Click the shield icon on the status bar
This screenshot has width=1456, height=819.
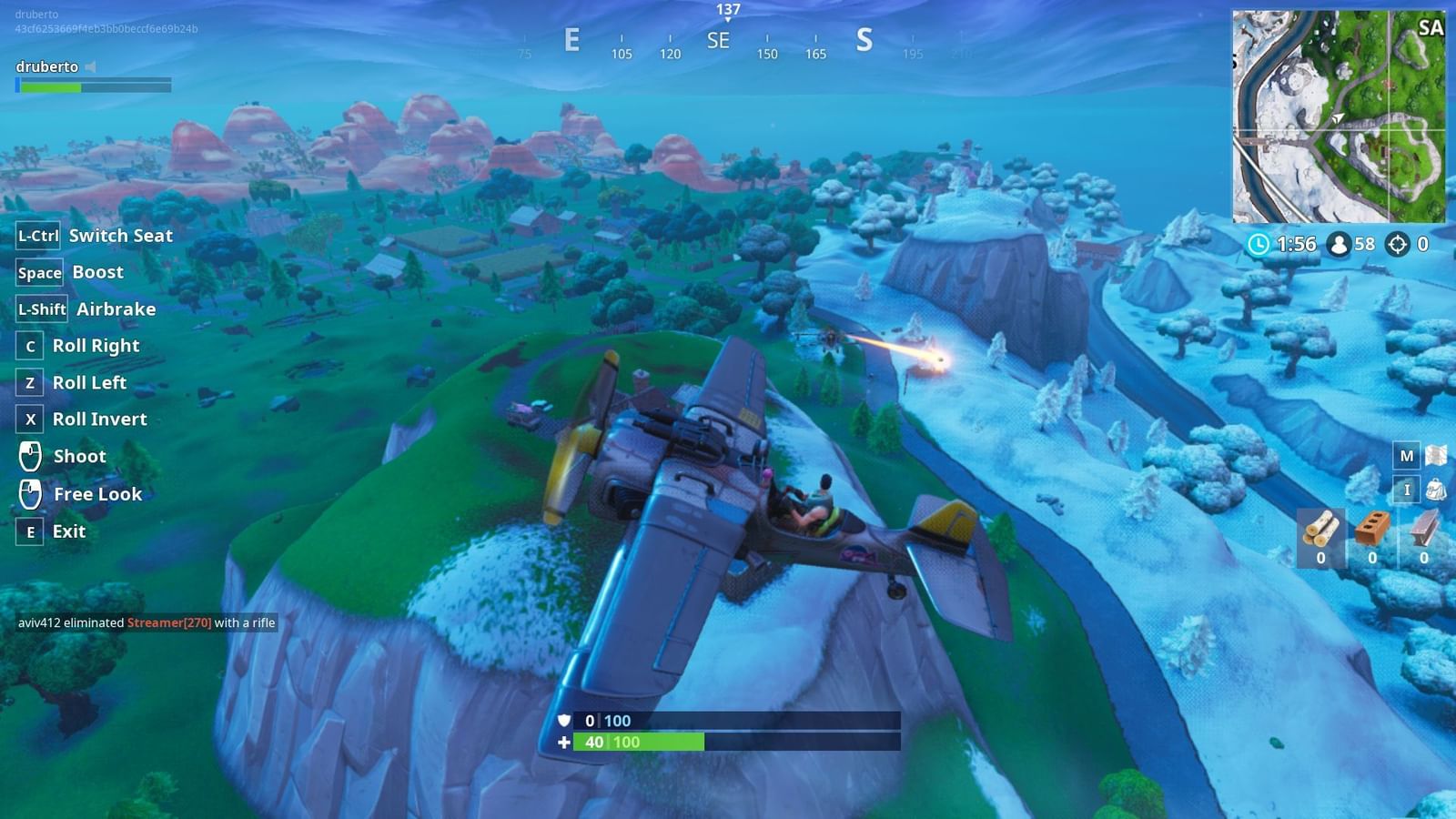[x=566, y=720]
